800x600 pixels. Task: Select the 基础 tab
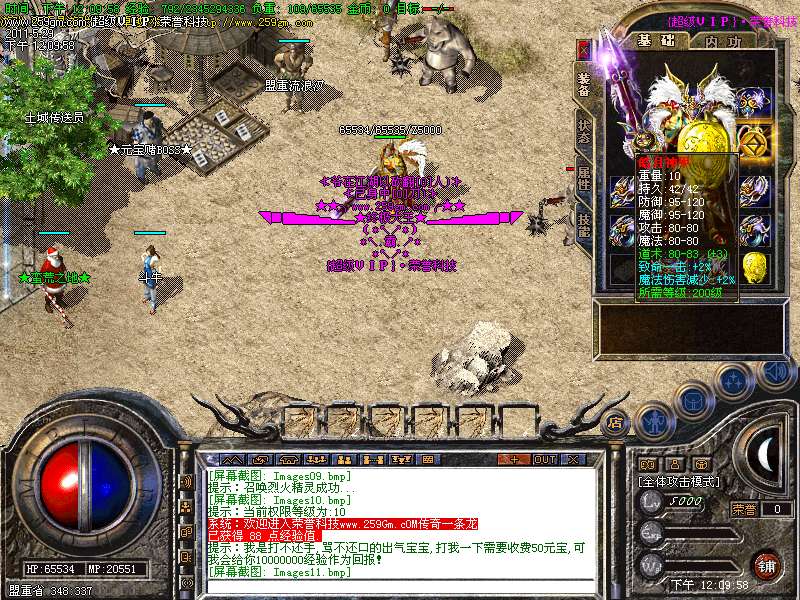coord(657,42)
